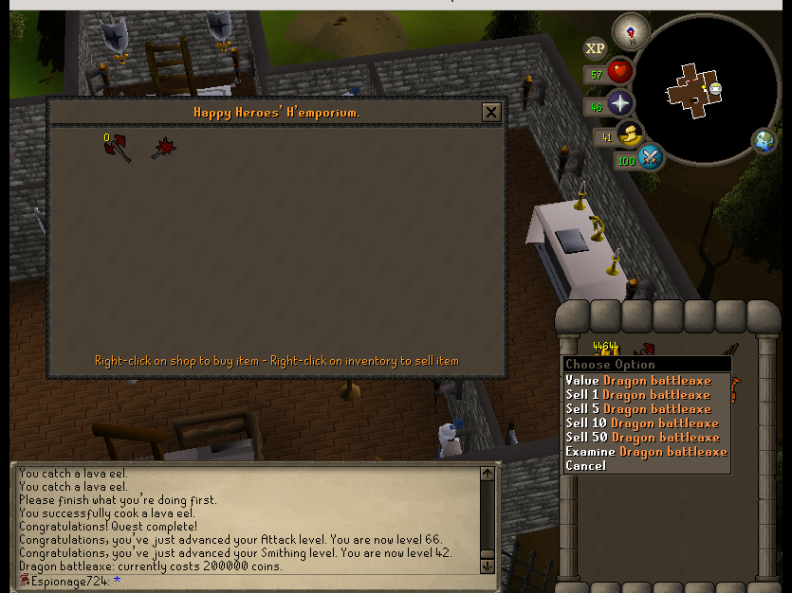Toggle run using the run energy orb
792x593 pixels.
630,134
